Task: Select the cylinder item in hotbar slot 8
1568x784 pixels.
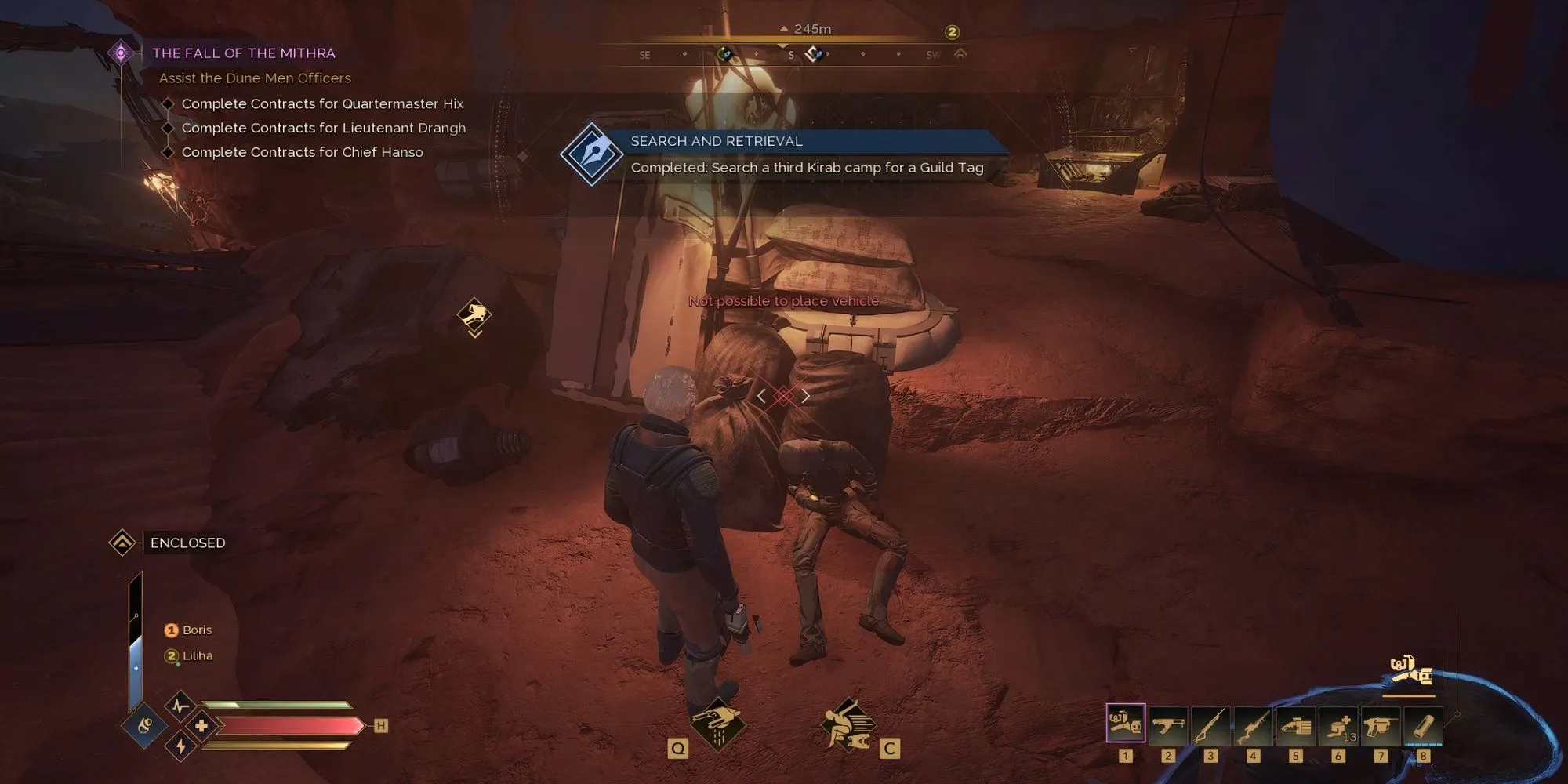Action: [1423, 725]
